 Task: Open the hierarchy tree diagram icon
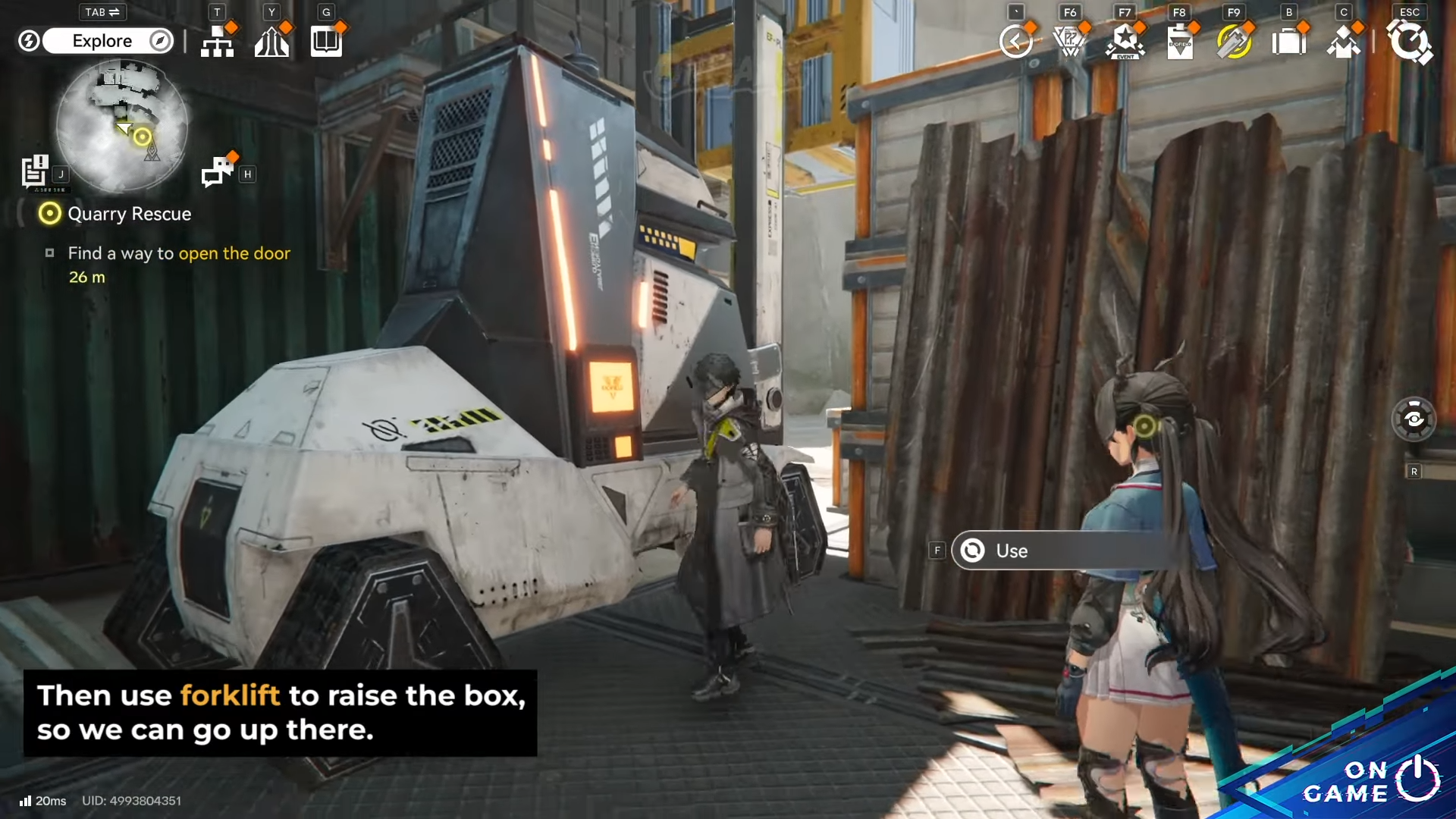[x=217, y=42]
